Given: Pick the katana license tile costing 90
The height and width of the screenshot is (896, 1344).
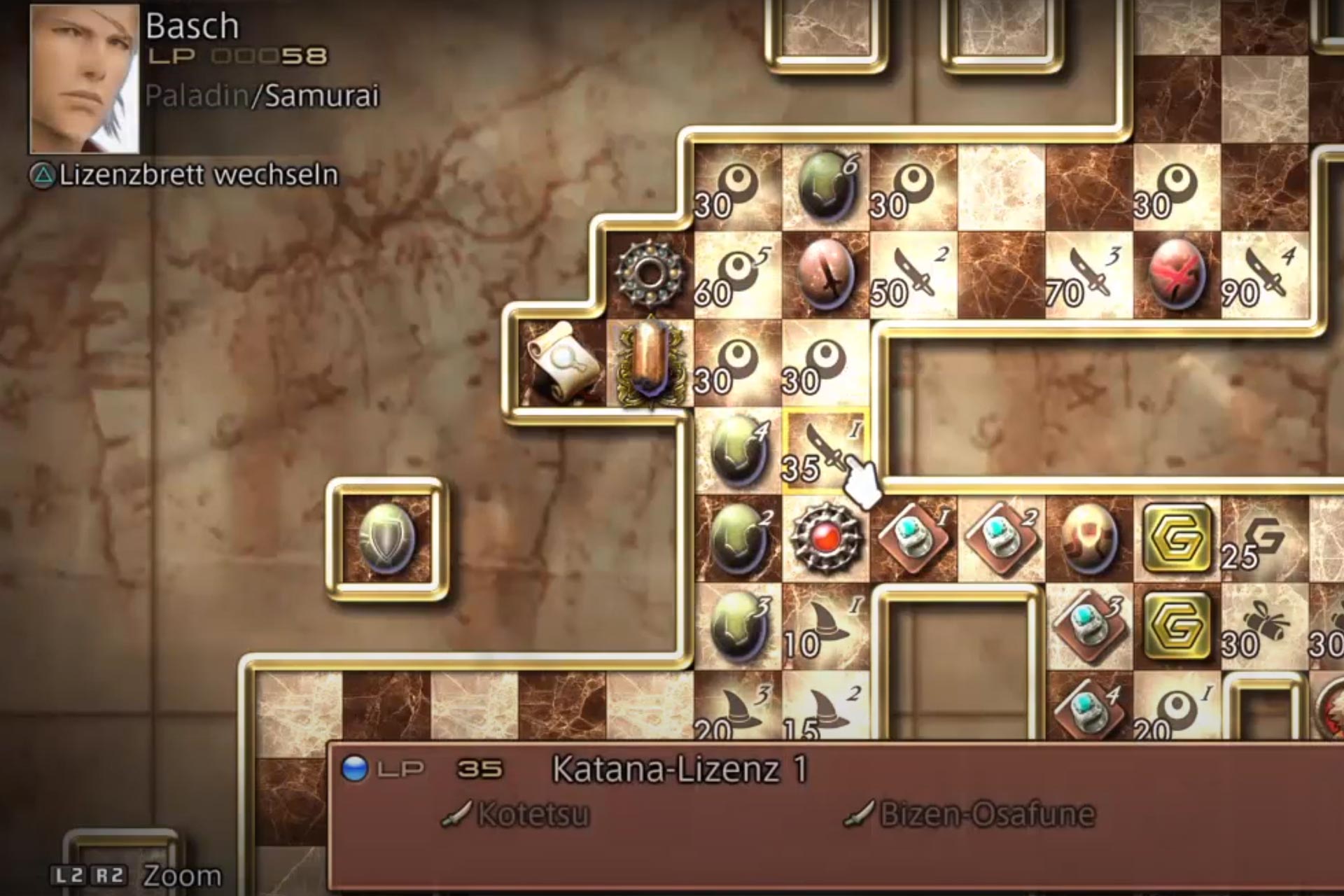Looking at the screenshot, I should pos(1264,276).
